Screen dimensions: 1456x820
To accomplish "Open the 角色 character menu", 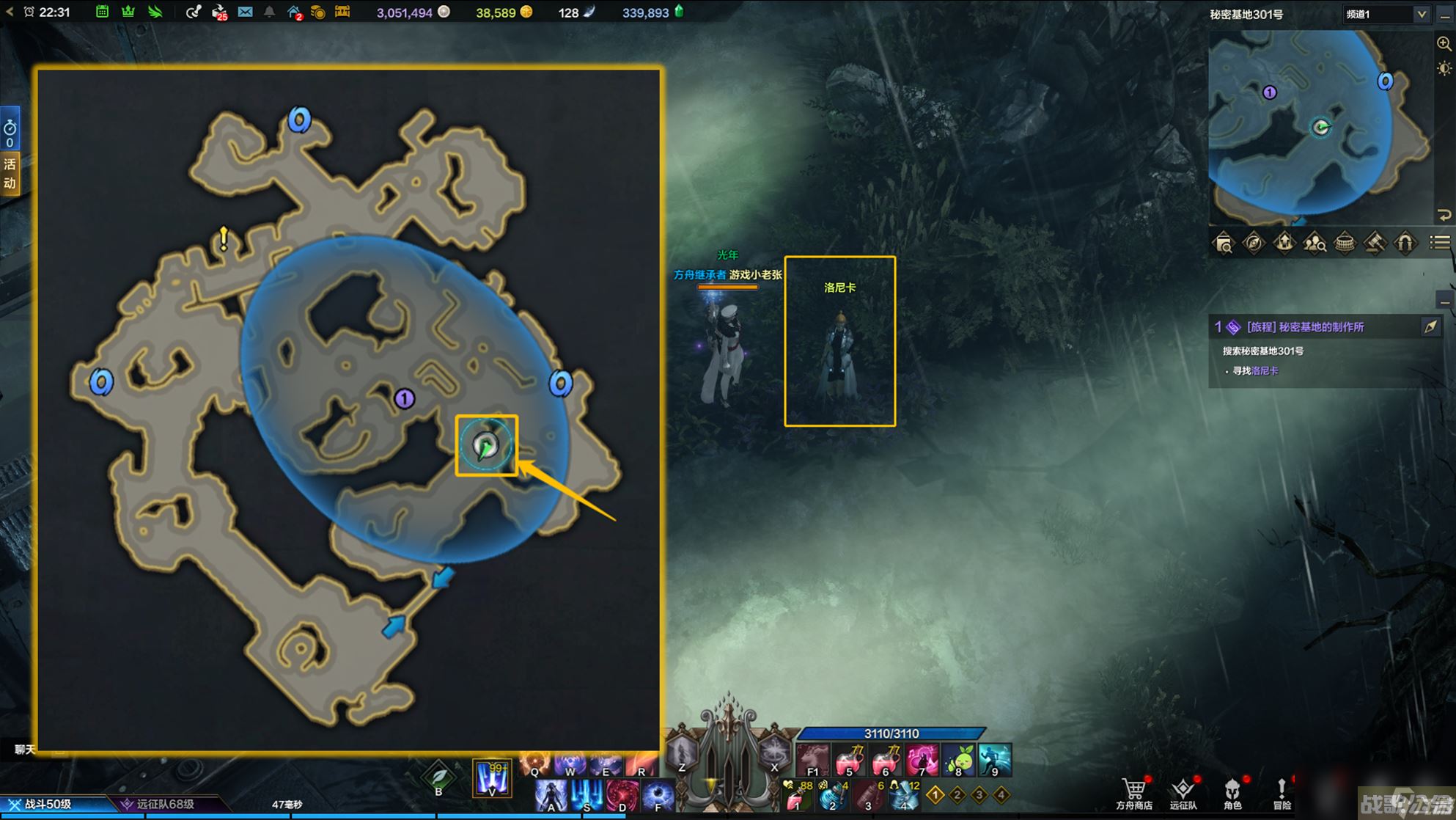I will pos(1232,794).
